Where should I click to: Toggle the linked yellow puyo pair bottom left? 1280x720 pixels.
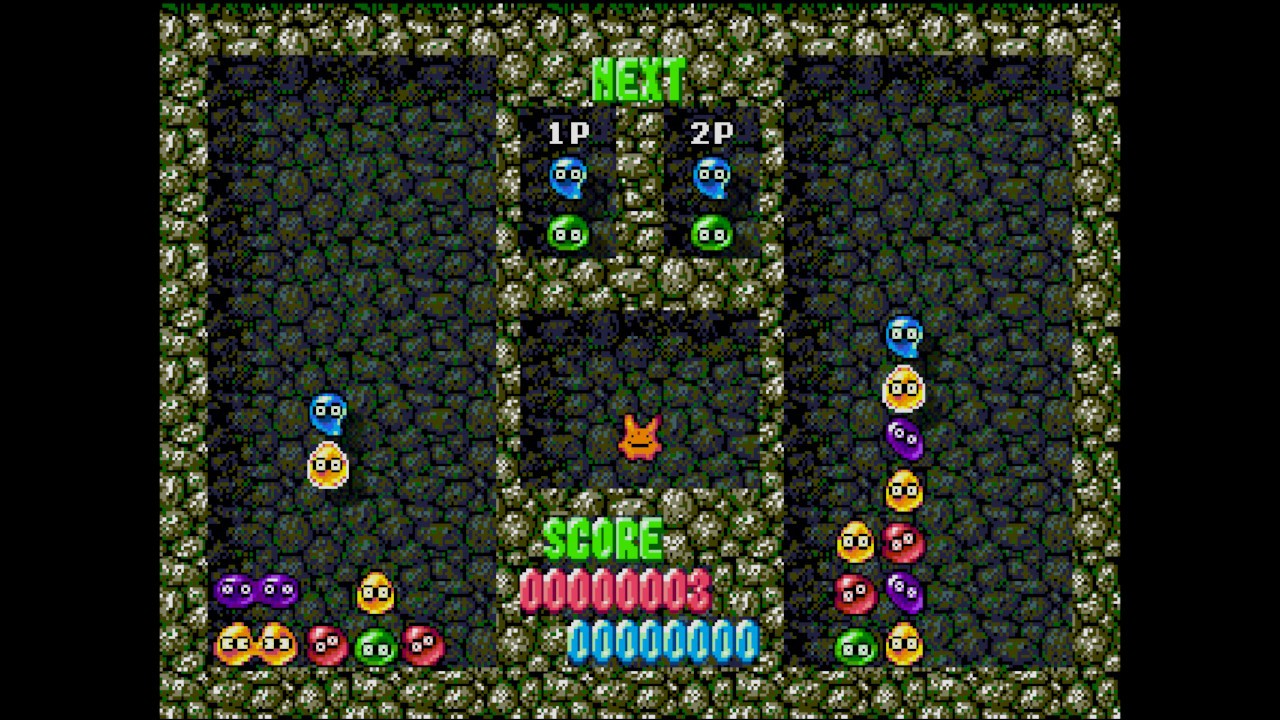(x=257, y=645)
